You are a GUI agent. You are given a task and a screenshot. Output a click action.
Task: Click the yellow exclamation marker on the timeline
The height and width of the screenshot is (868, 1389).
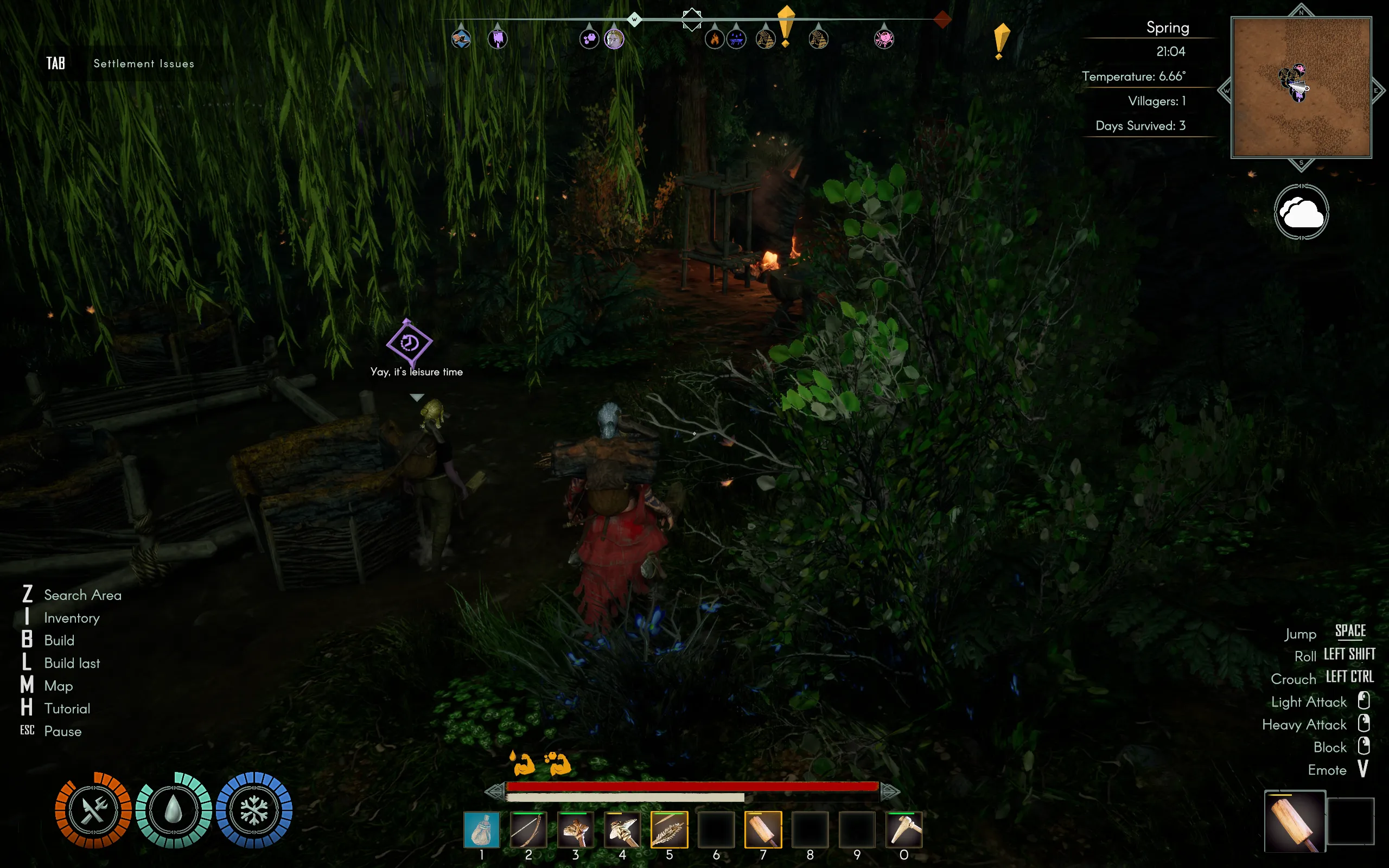(x=786, y=34)
